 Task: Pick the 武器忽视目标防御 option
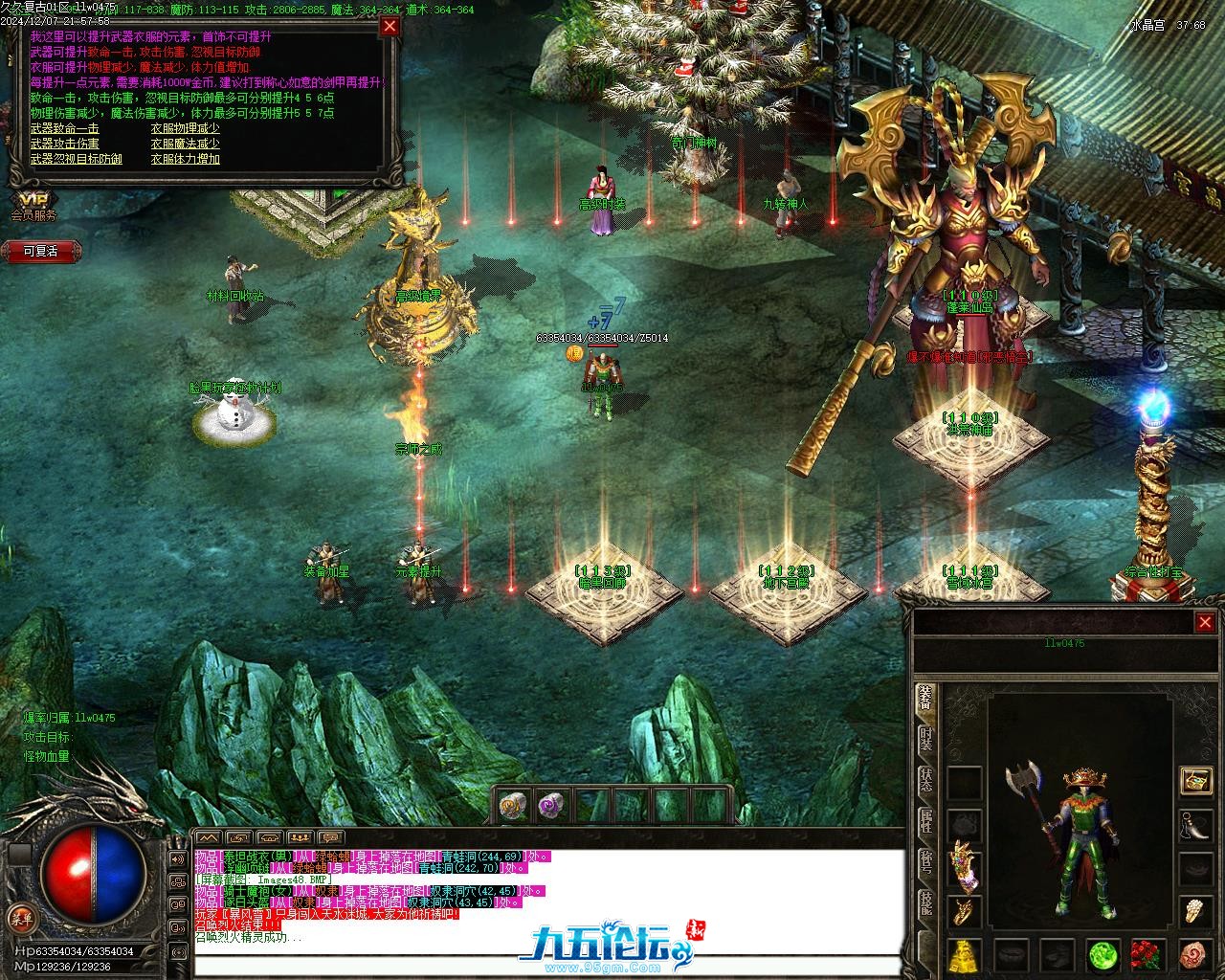[x=76, y=159]
